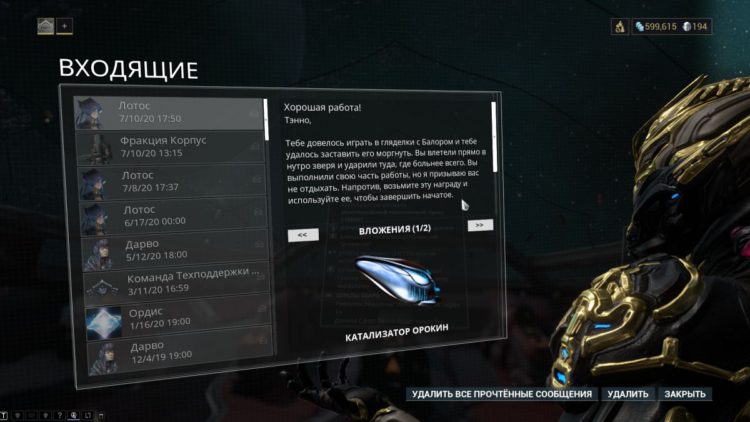750x422 pixels.
Task: Select the Дарво message dated 5/12/20
Action: click(168, 250)
